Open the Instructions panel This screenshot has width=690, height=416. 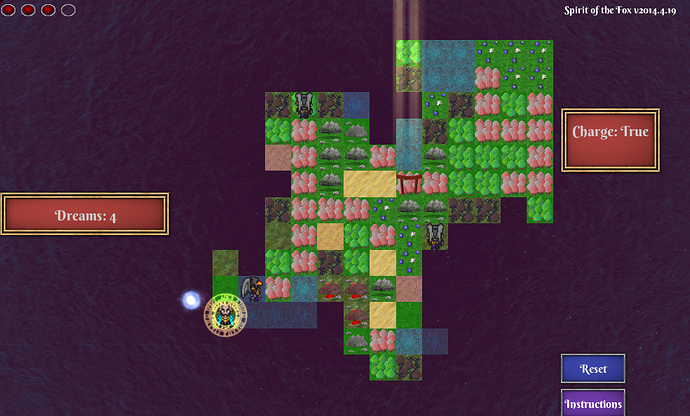pos(593,403)
